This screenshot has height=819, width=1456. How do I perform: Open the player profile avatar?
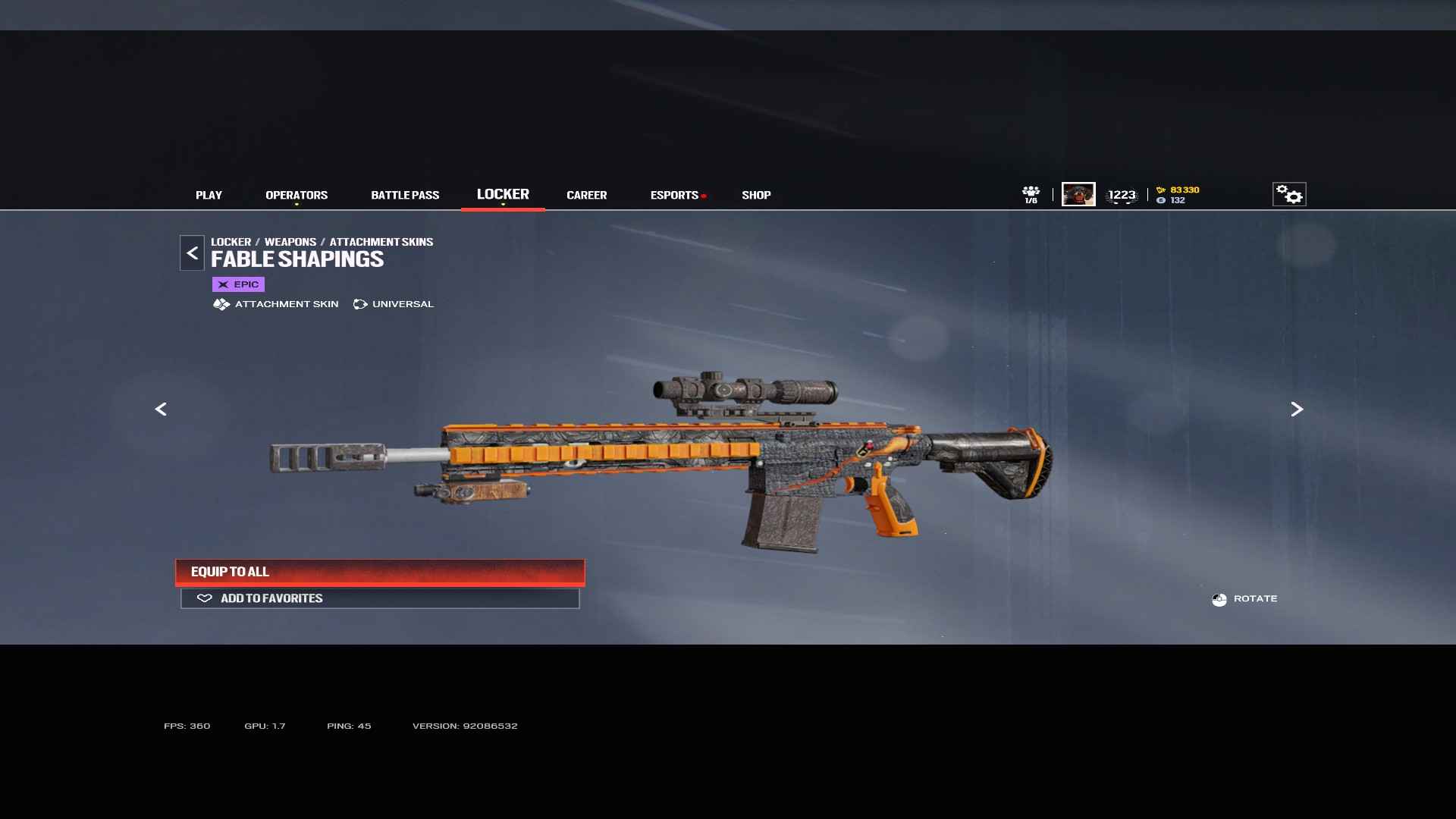[1078, 194]
